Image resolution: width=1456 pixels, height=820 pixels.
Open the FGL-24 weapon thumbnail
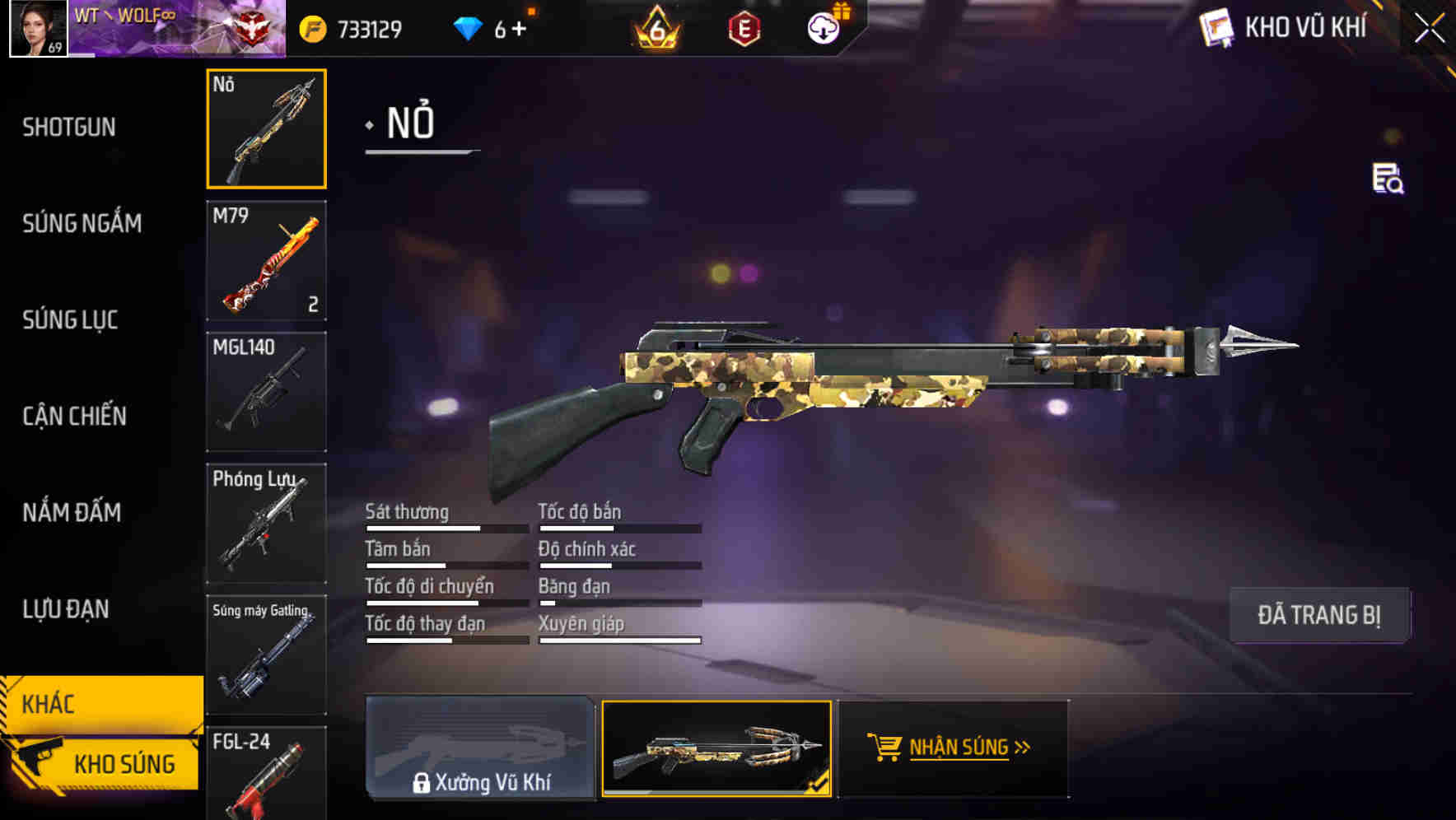pyautogui.click(x=266, y=774)
